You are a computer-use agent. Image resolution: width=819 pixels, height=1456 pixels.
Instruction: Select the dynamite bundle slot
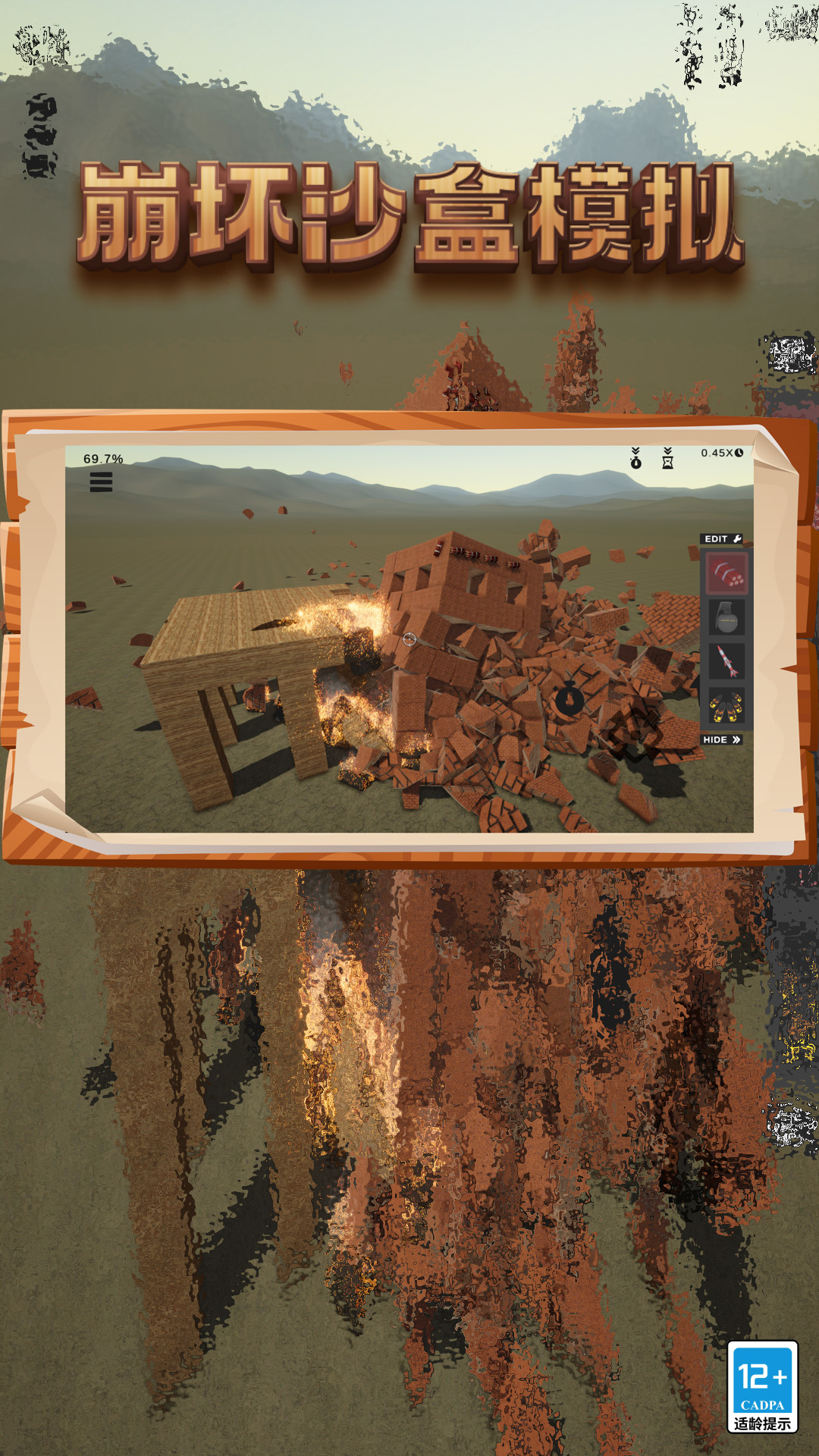727,574
